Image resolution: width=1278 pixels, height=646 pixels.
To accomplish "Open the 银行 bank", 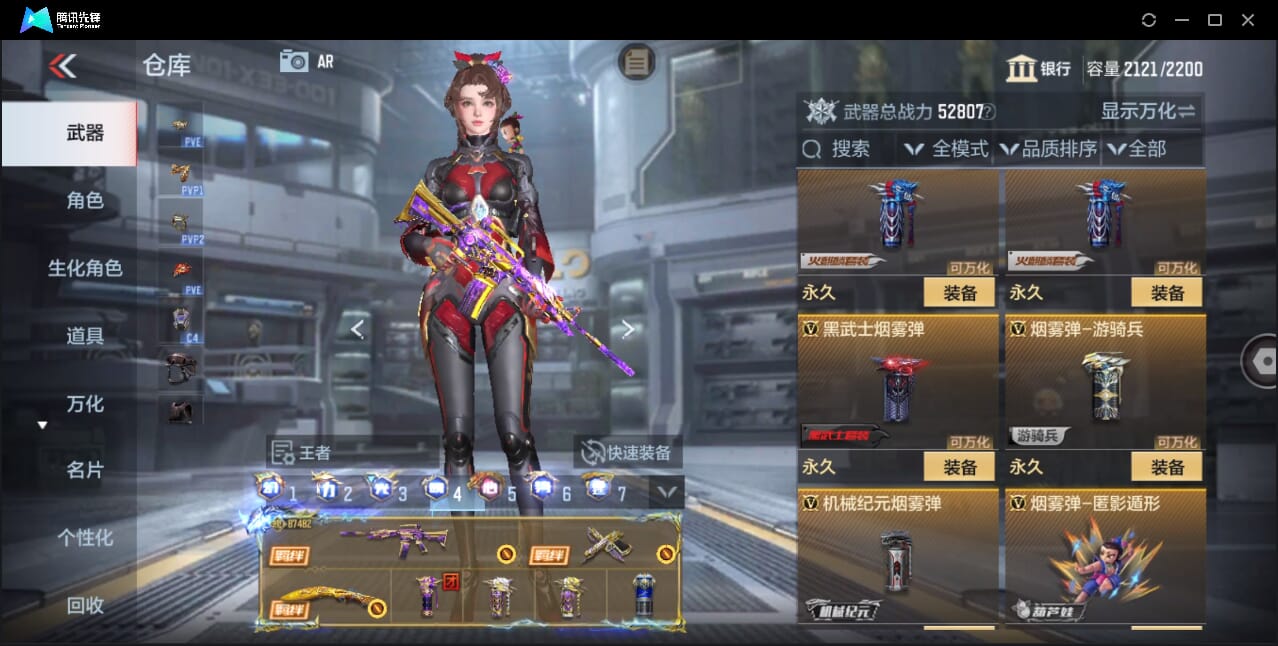I will coord(1039,69).
